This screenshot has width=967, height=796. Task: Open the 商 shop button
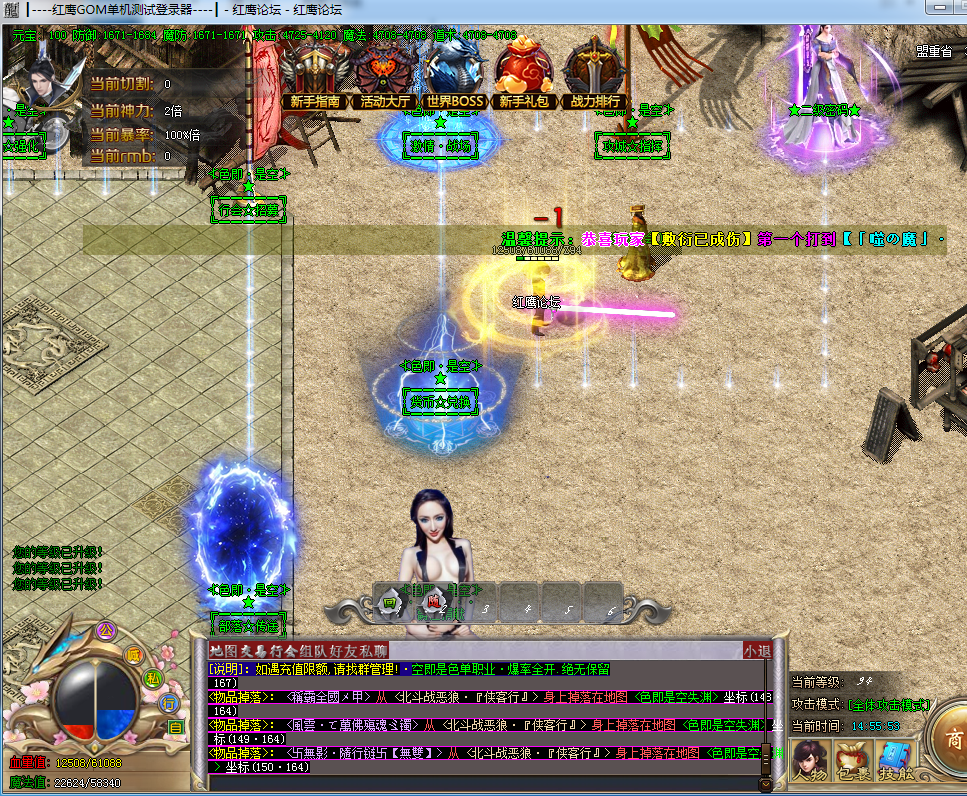point(950,742)
